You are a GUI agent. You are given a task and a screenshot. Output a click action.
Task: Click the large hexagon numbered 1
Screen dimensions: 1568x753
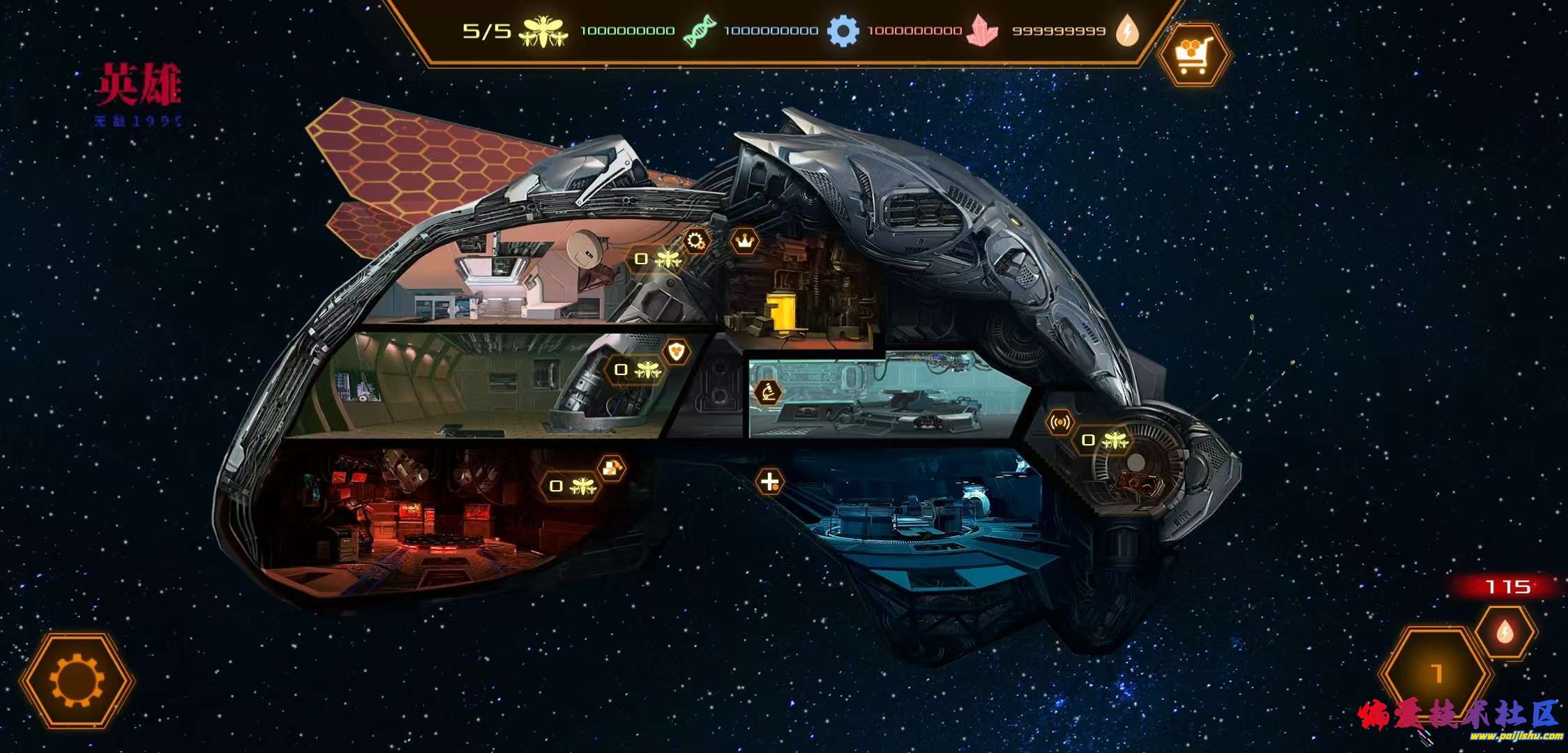1435,674
